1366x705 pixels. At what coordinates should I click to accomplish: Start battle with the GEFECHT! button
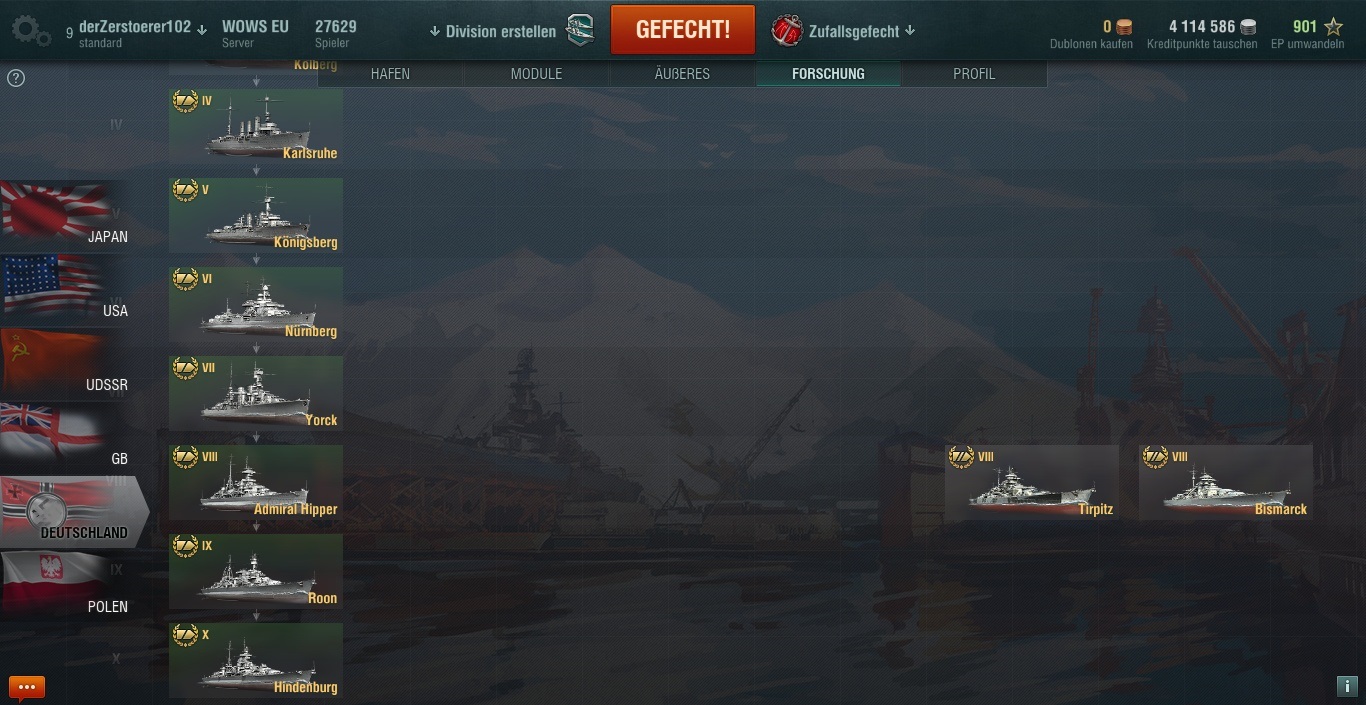coord(682,29)
